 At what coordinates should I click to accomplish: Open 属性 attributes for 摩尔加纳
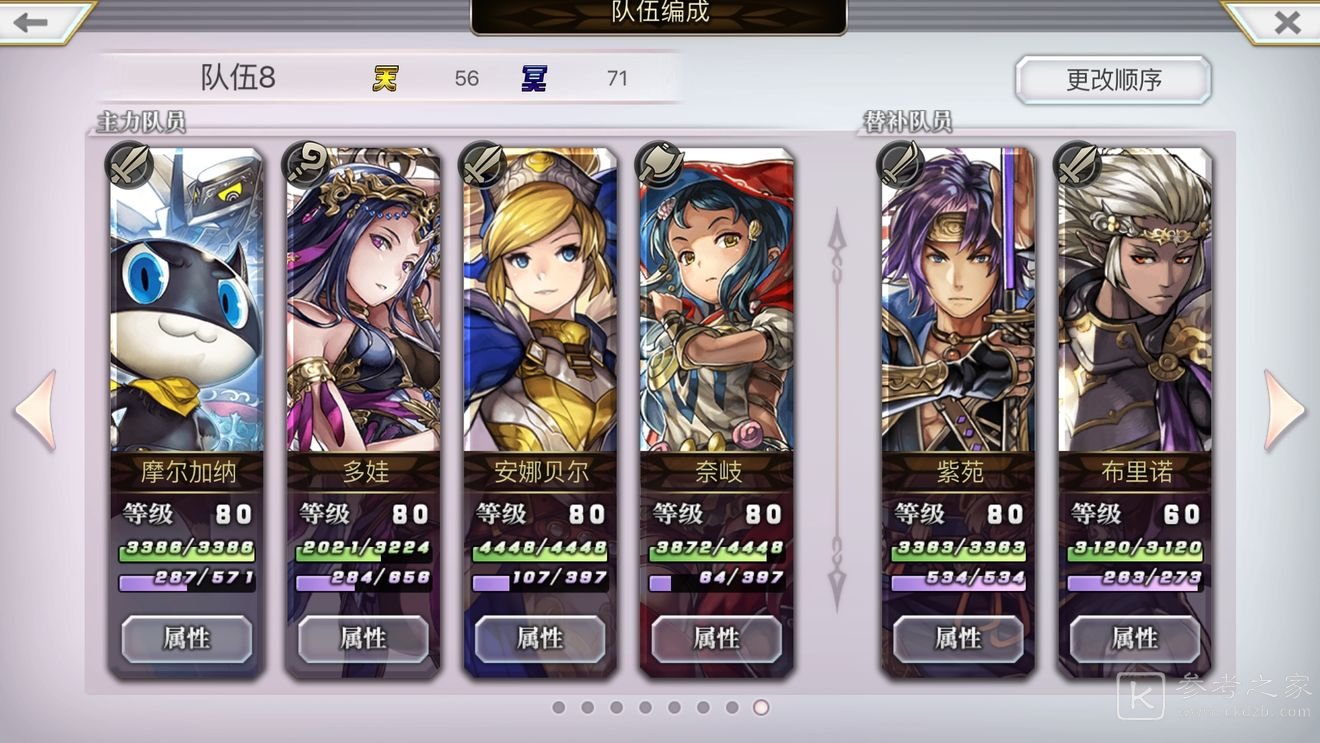click(187, 638)
